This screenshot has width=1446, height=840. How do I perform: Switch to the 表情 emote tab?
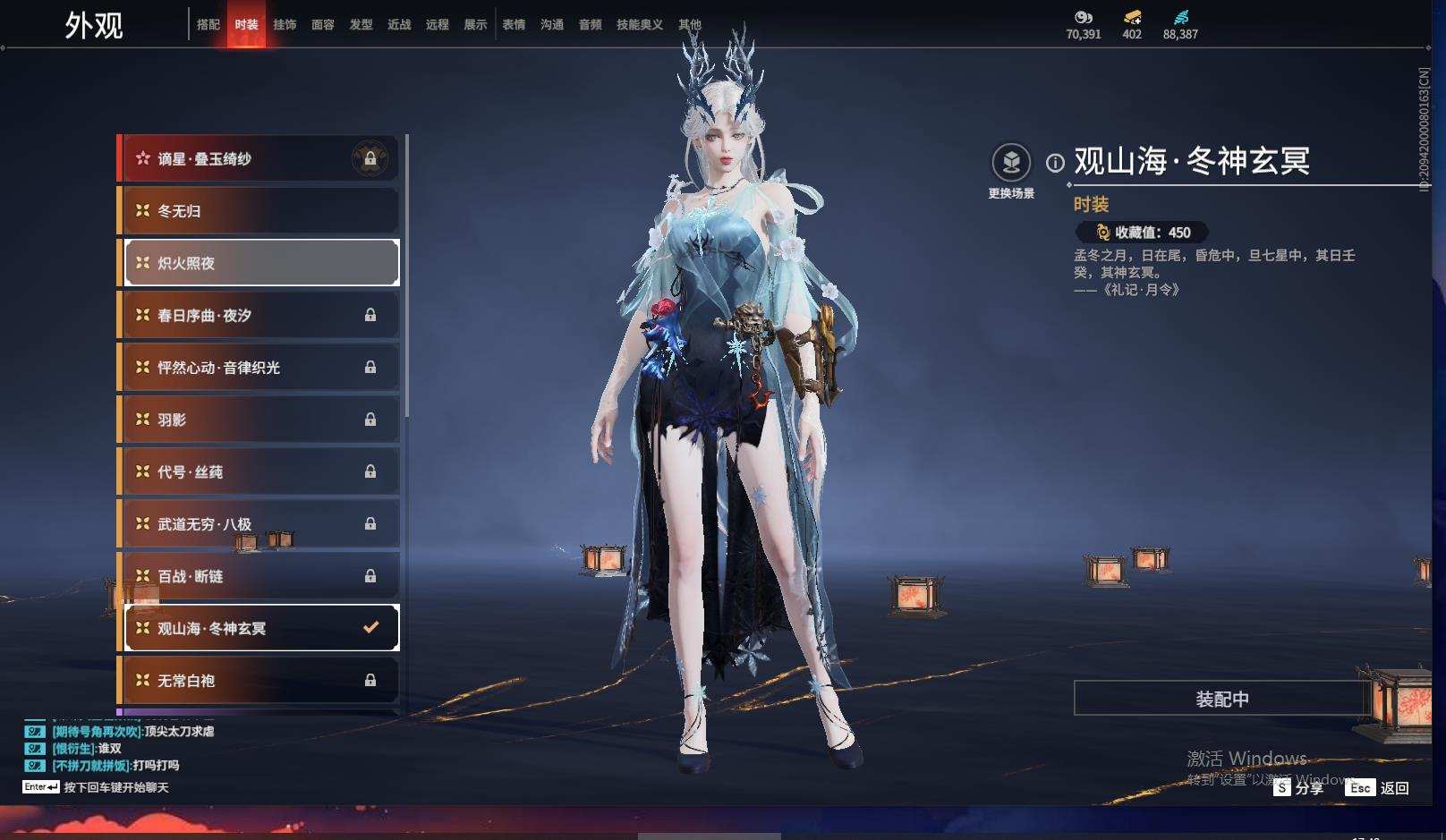514,25
